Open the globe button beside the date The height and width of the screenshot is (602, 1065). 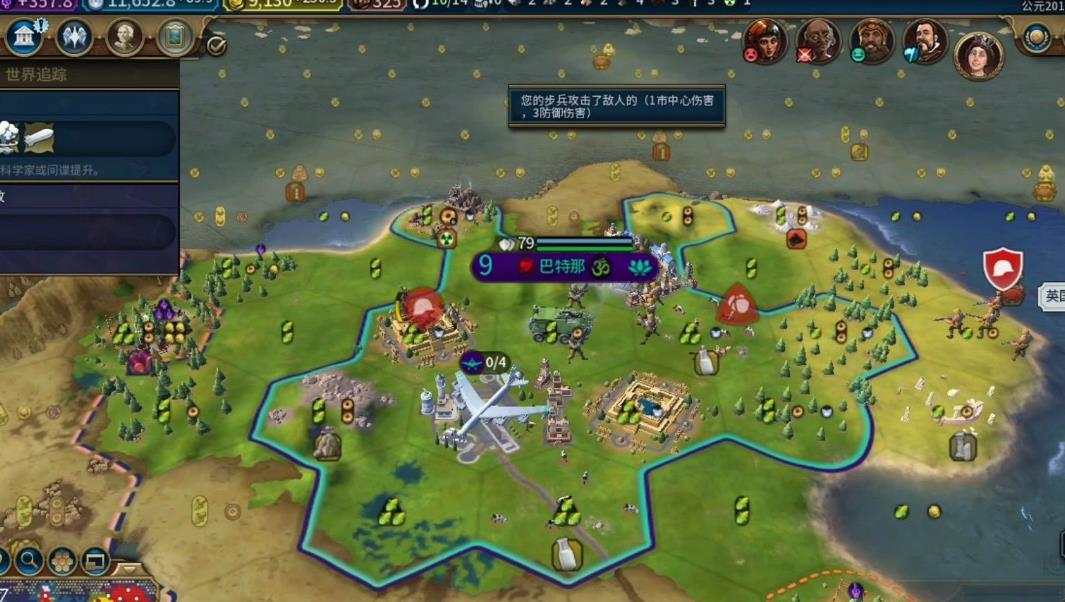pos(1037,38)
